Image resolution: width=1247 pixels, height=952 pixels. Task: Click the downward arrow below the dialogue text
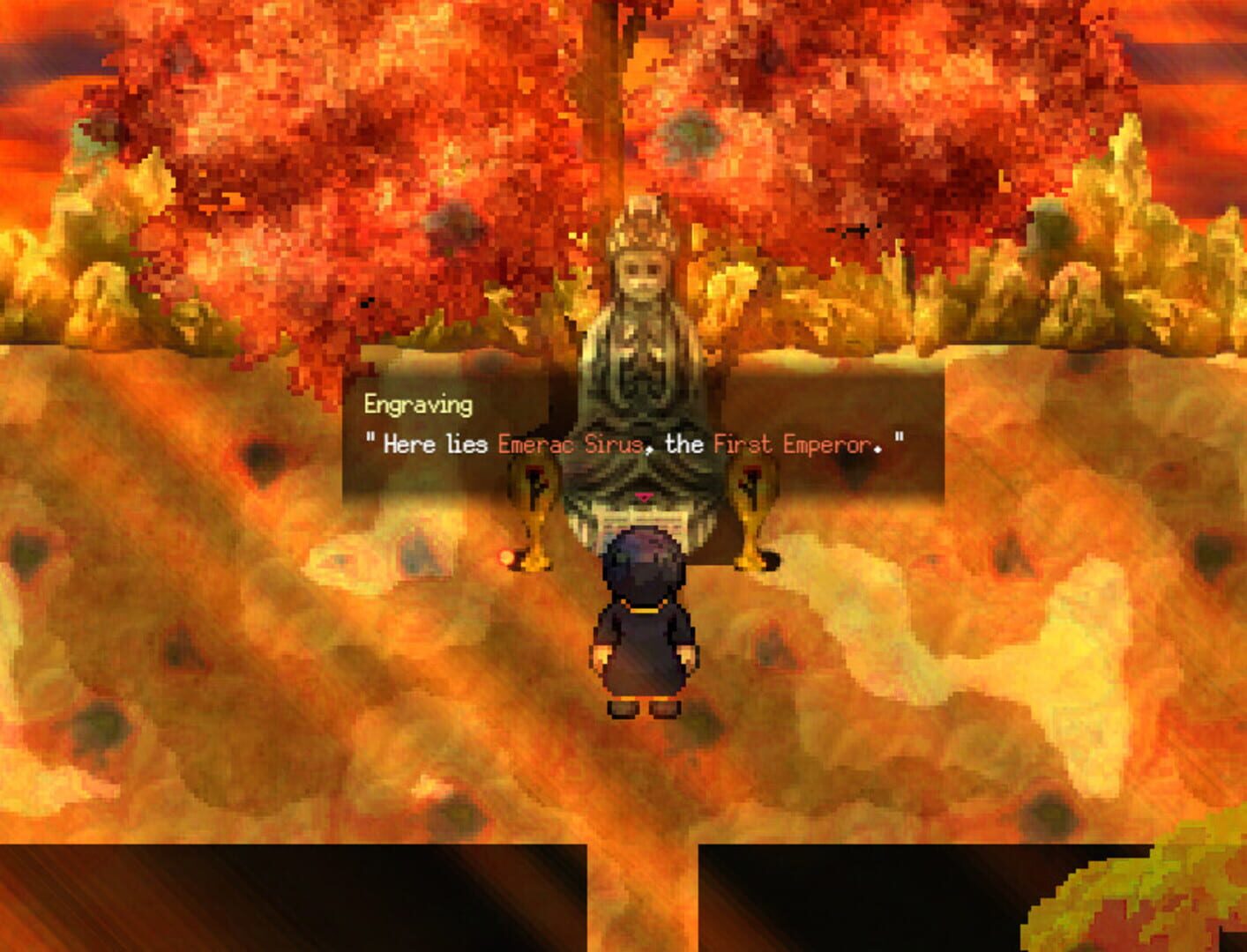click(x=643, y=497)
